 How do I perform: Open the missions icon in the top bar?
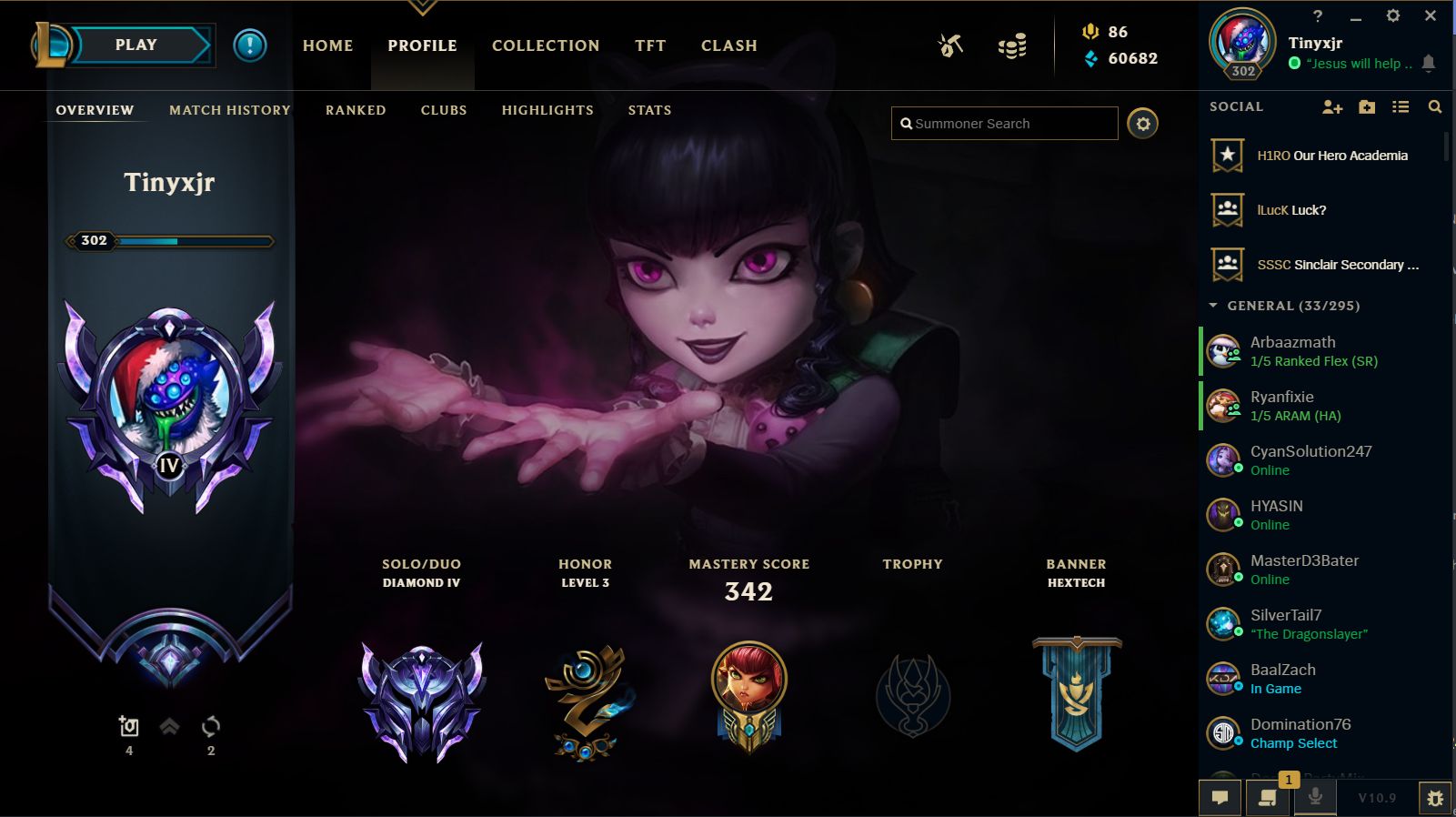coord(950,45)
